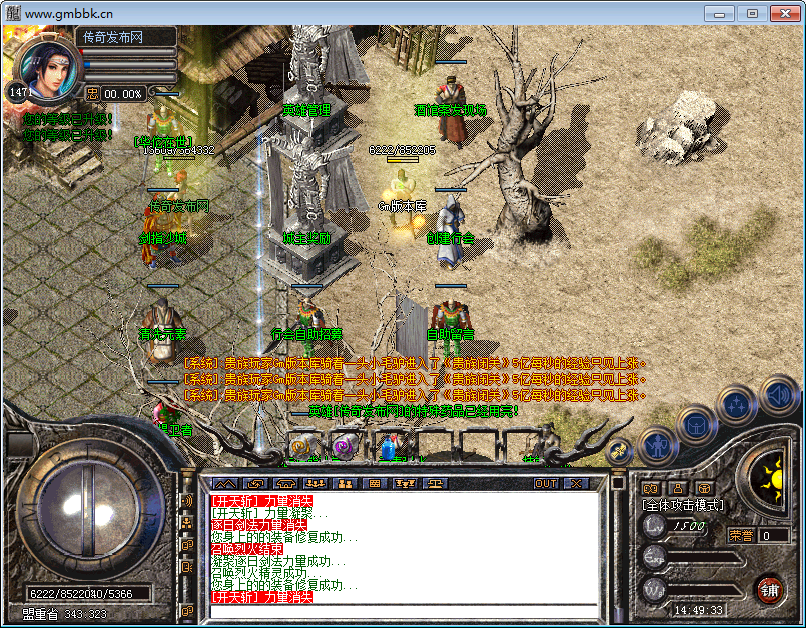Viewport: 806px width, 628px height.
Task: Switch the 全体攻击模式 attack mode
Action: tap(684, 505)
